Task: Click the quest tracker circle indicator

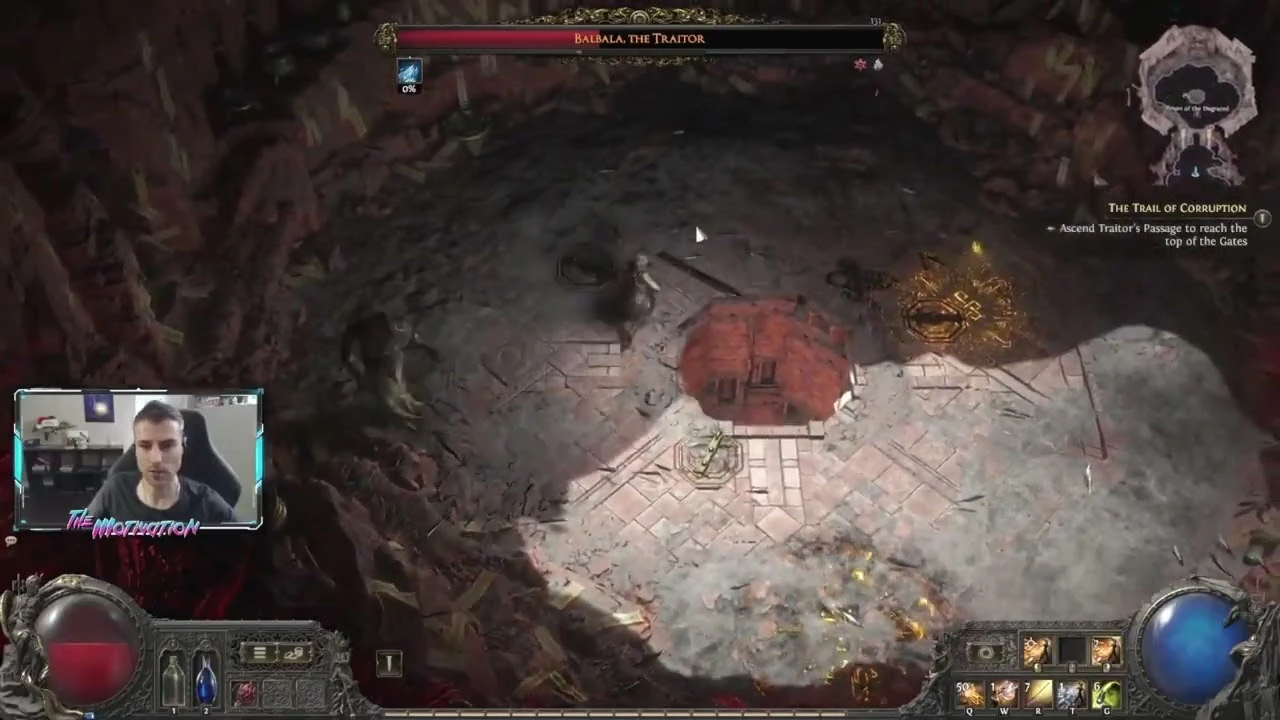Action: (1262, 218)
